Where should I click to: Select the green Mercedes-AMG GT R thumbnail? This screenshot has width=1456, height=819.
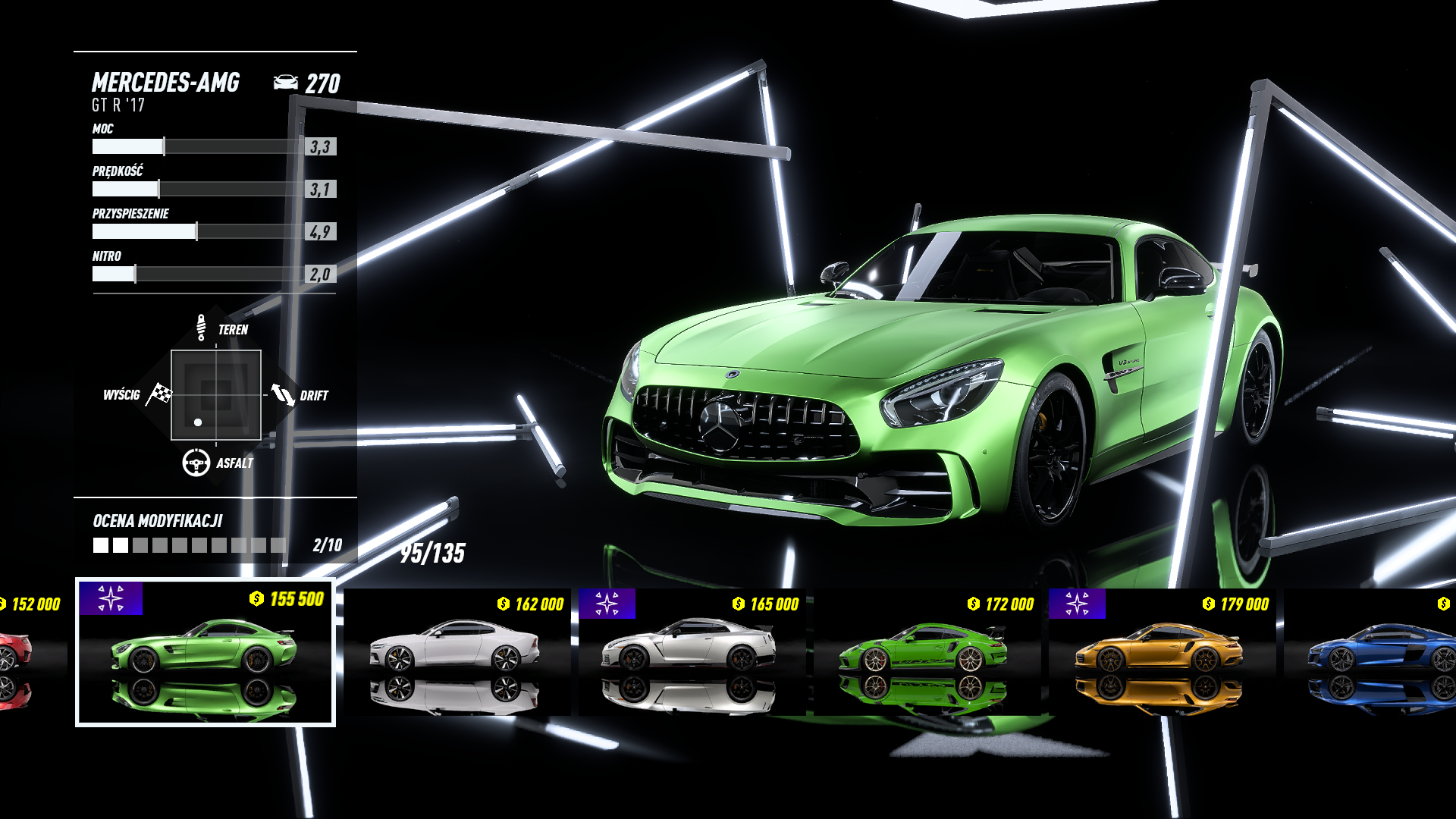tap(205, 652)
